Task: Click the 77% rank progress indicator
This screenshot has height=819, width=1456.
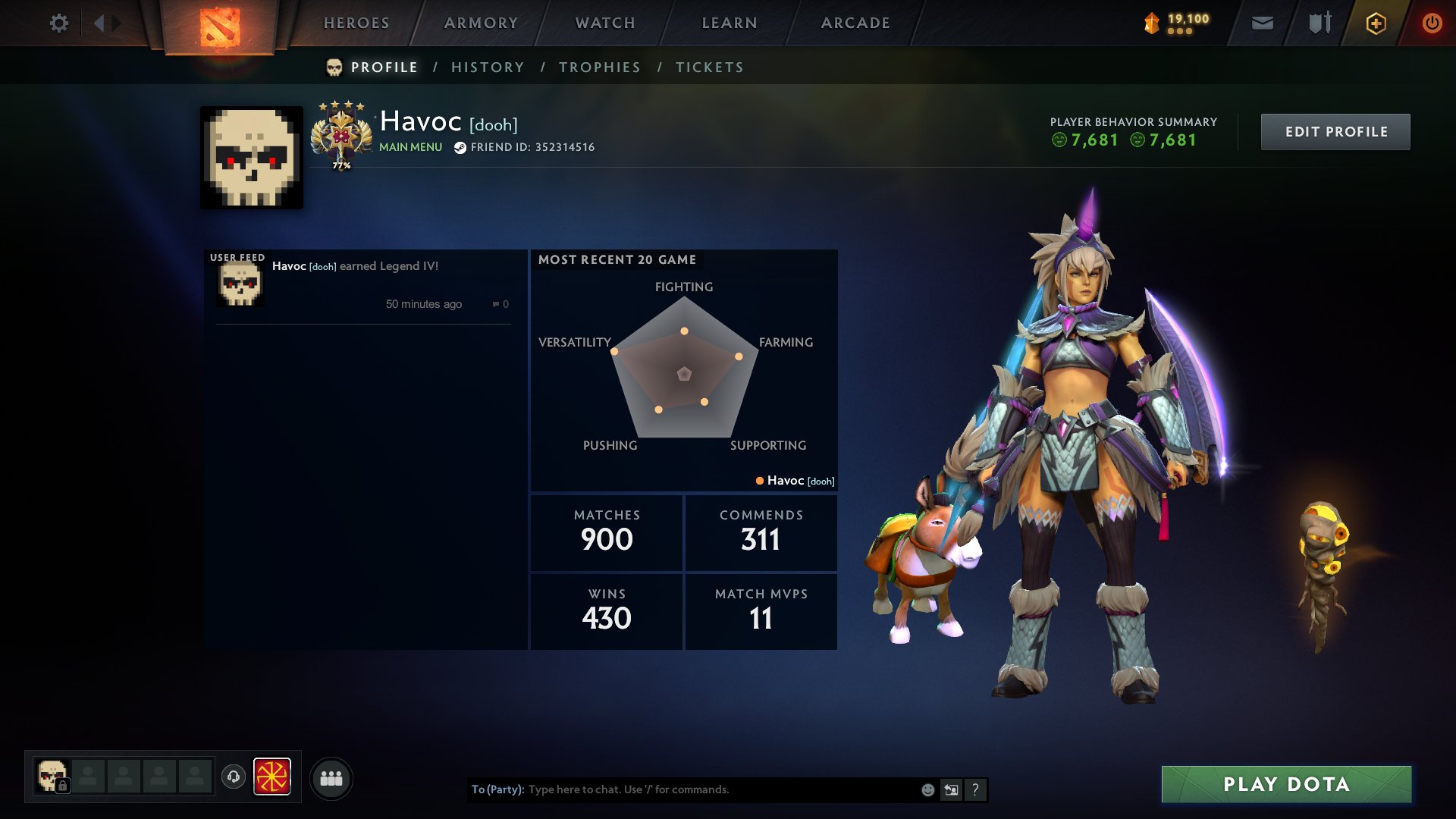Action: [x=340, y=164]
